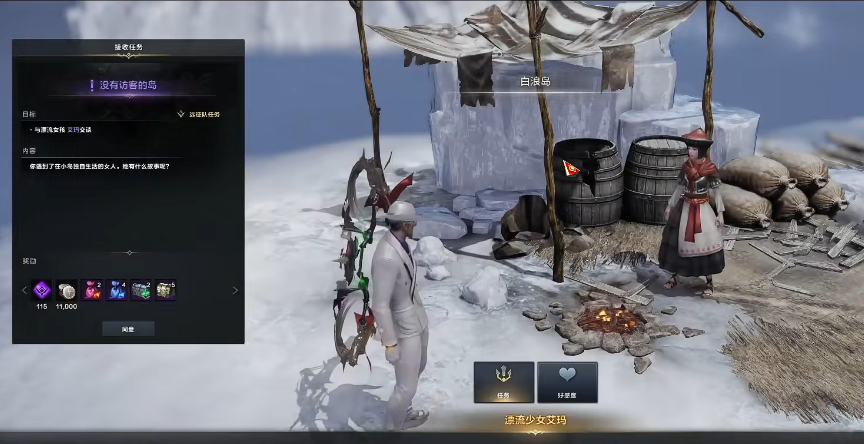
Task: Show next rewards with right arrow
Action: click(x=235, y=291)
